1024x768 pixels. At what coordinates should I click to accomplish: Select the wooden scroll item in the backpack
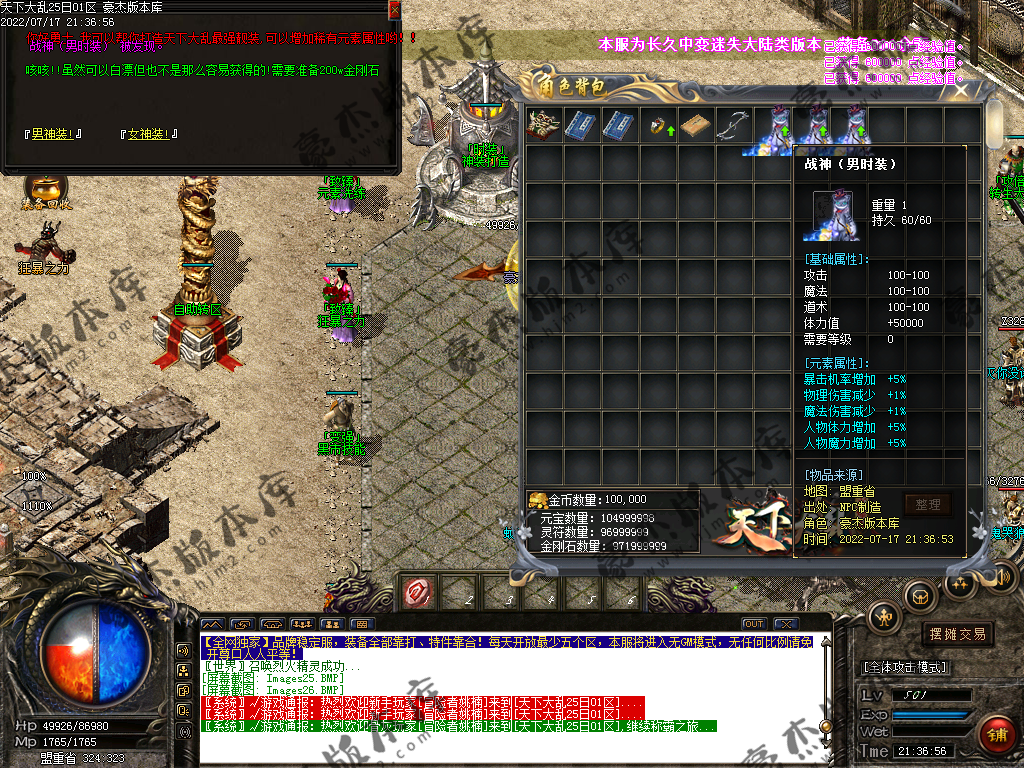coord(697,126)
